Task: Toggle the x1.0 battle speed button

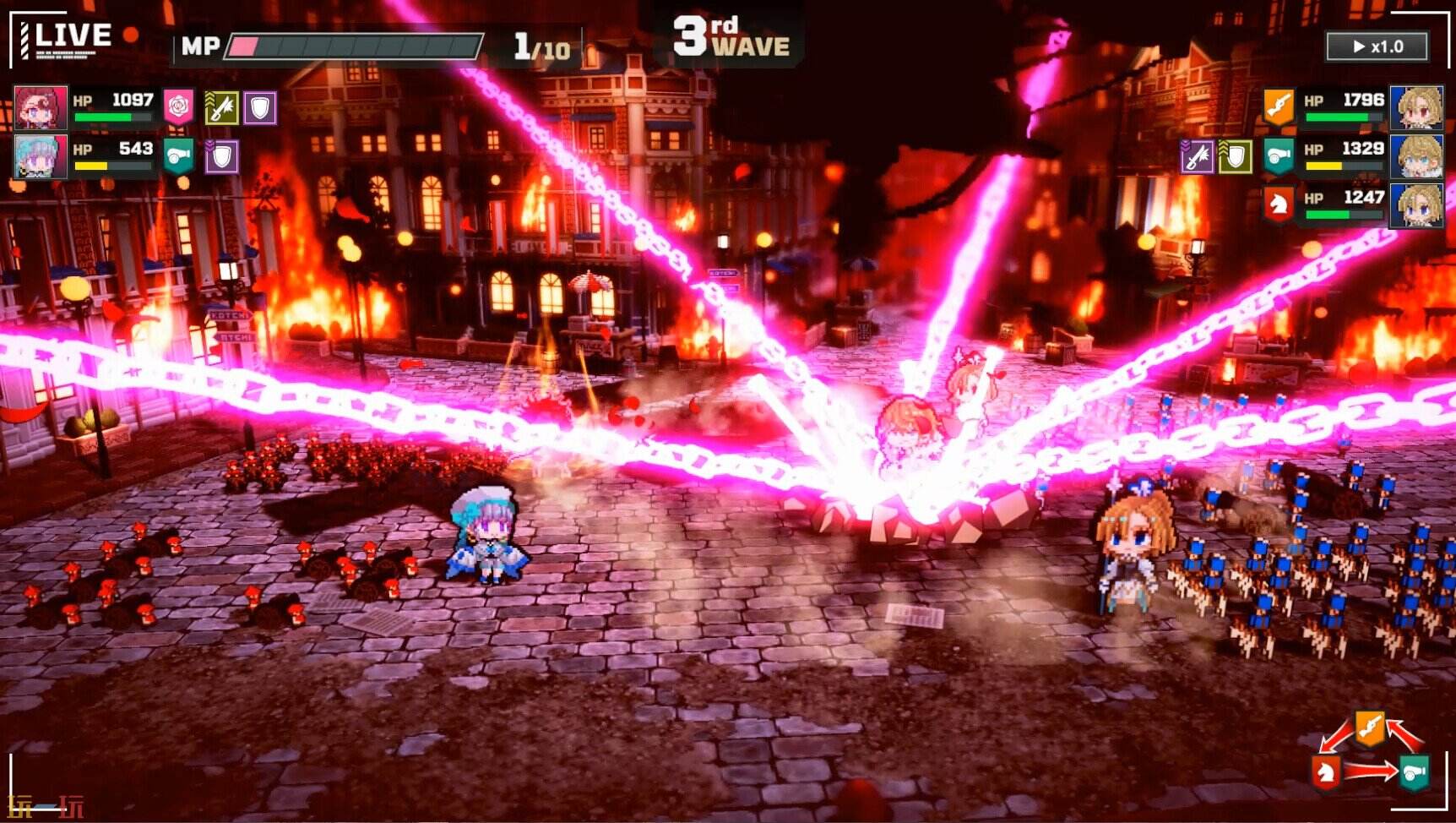Action: 1377,46
